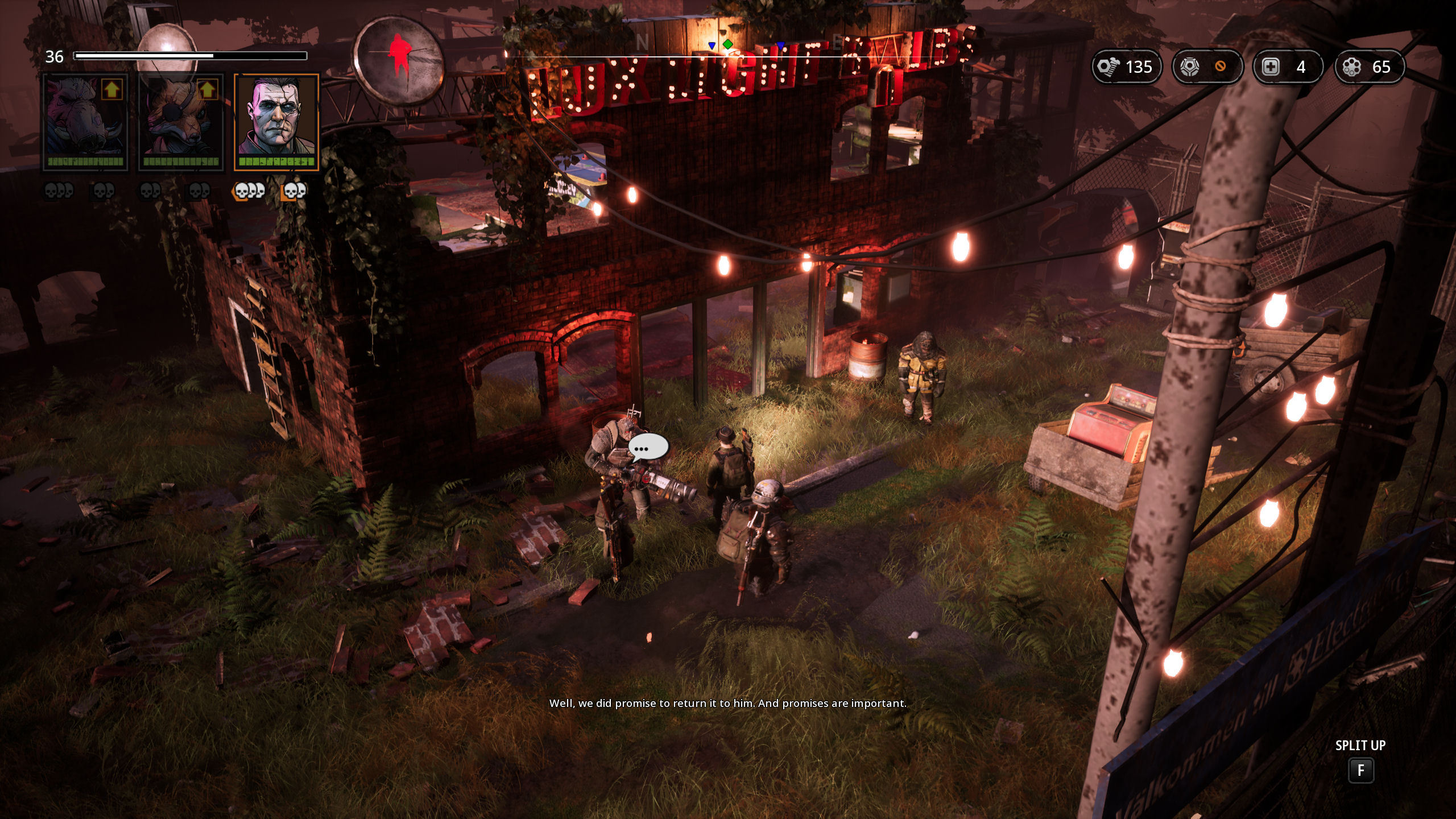Click the grenade slot icon
Screen dimensions: 1456x819
1189,67
